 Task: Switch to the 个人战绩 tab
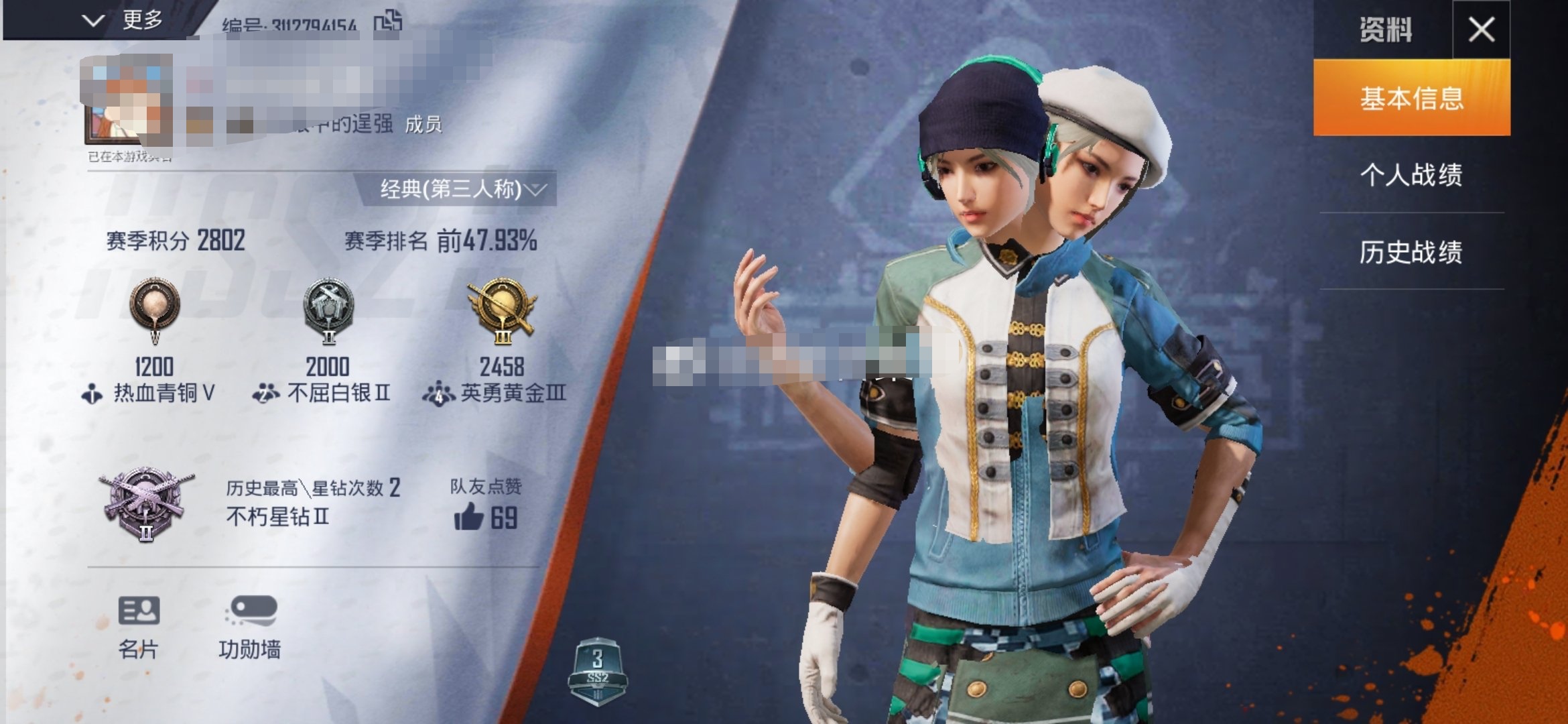click(1411, 175)
